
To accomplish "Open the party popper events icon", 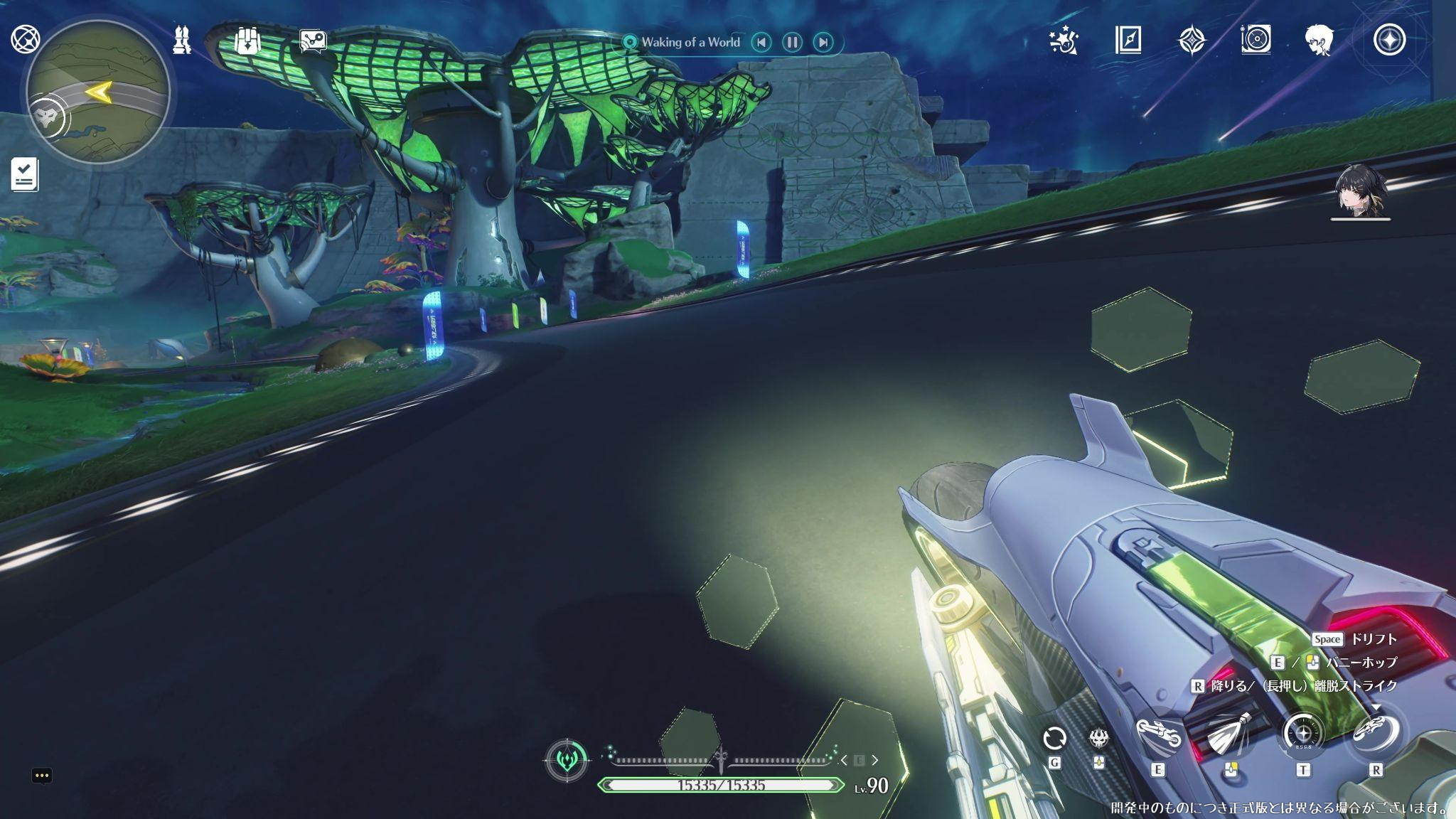I will 1064,41.
